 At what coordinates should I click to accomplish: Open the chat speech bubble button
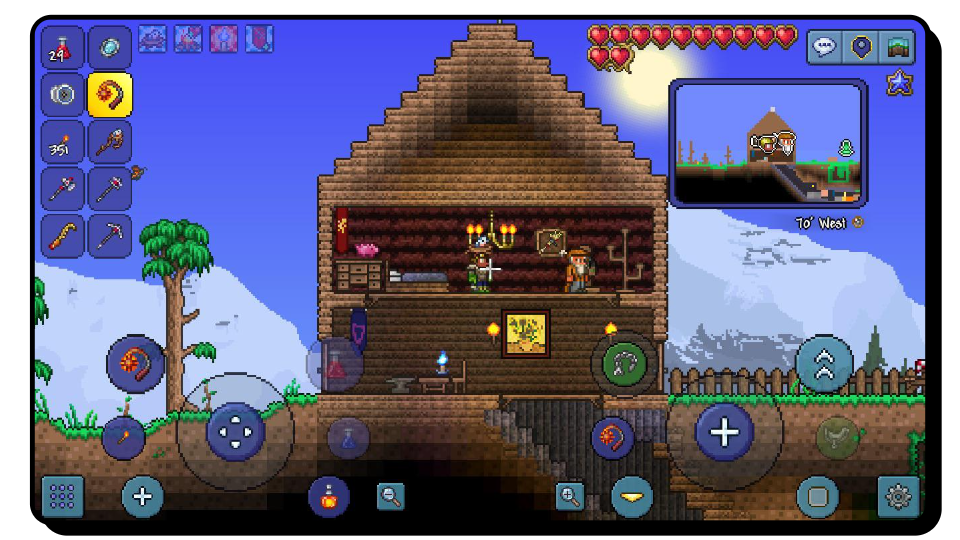824,47
